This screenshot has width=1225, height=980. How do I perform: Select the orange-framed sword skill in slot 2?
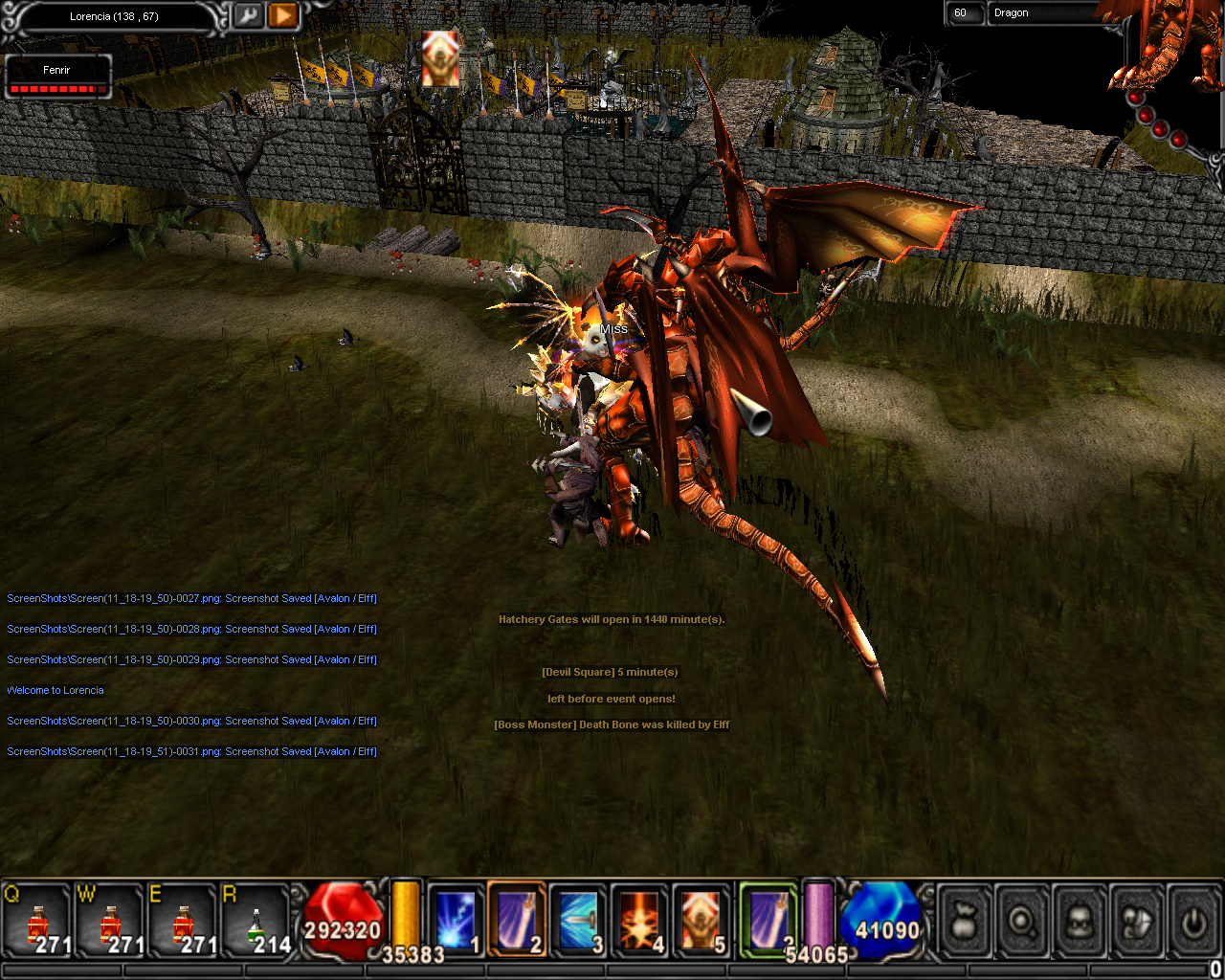tap(517, 920)
